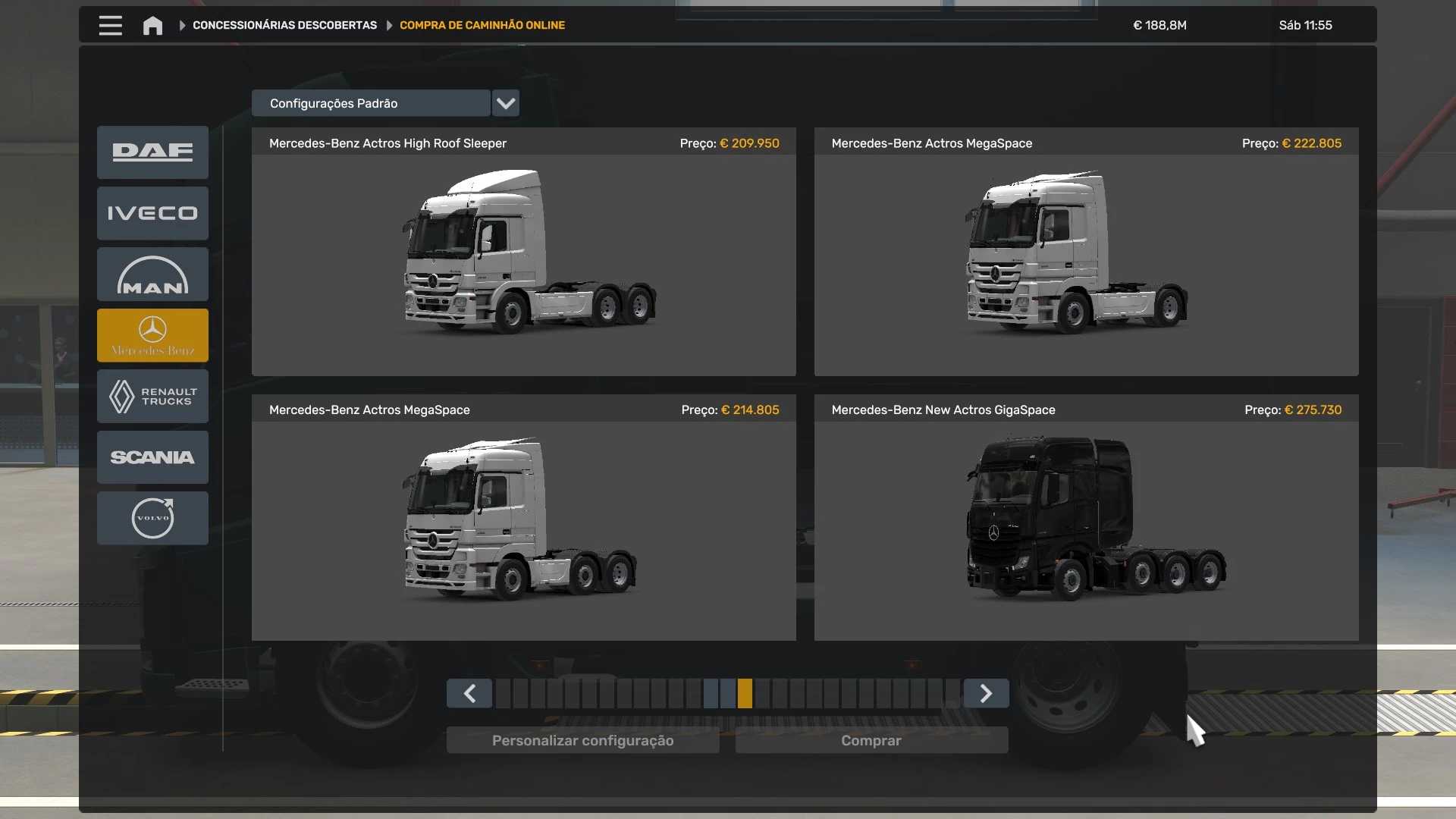Go to the previous page of trucks

pos(469,693)
